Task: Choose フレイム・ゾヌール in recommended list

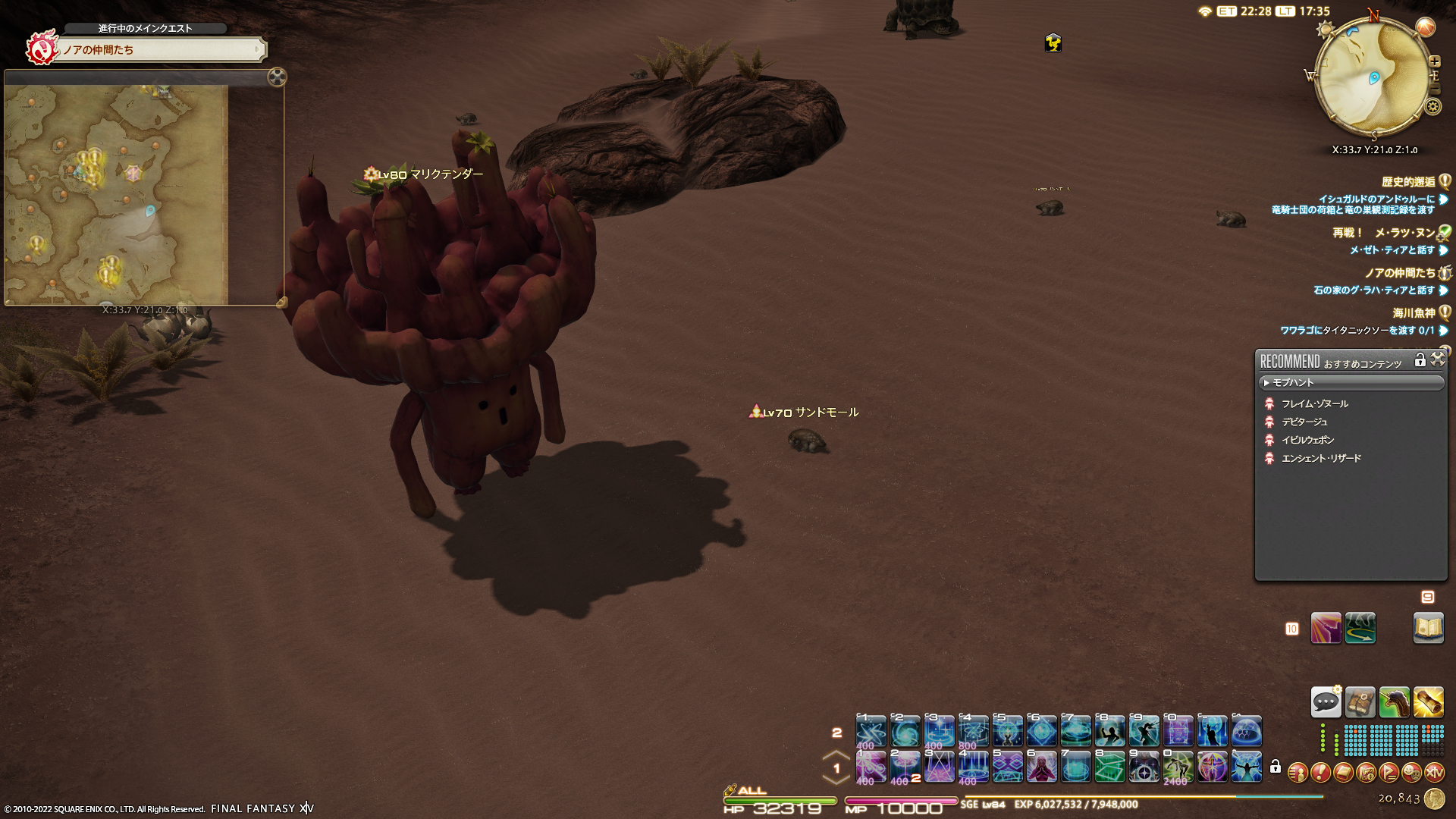Action: 1314,404
